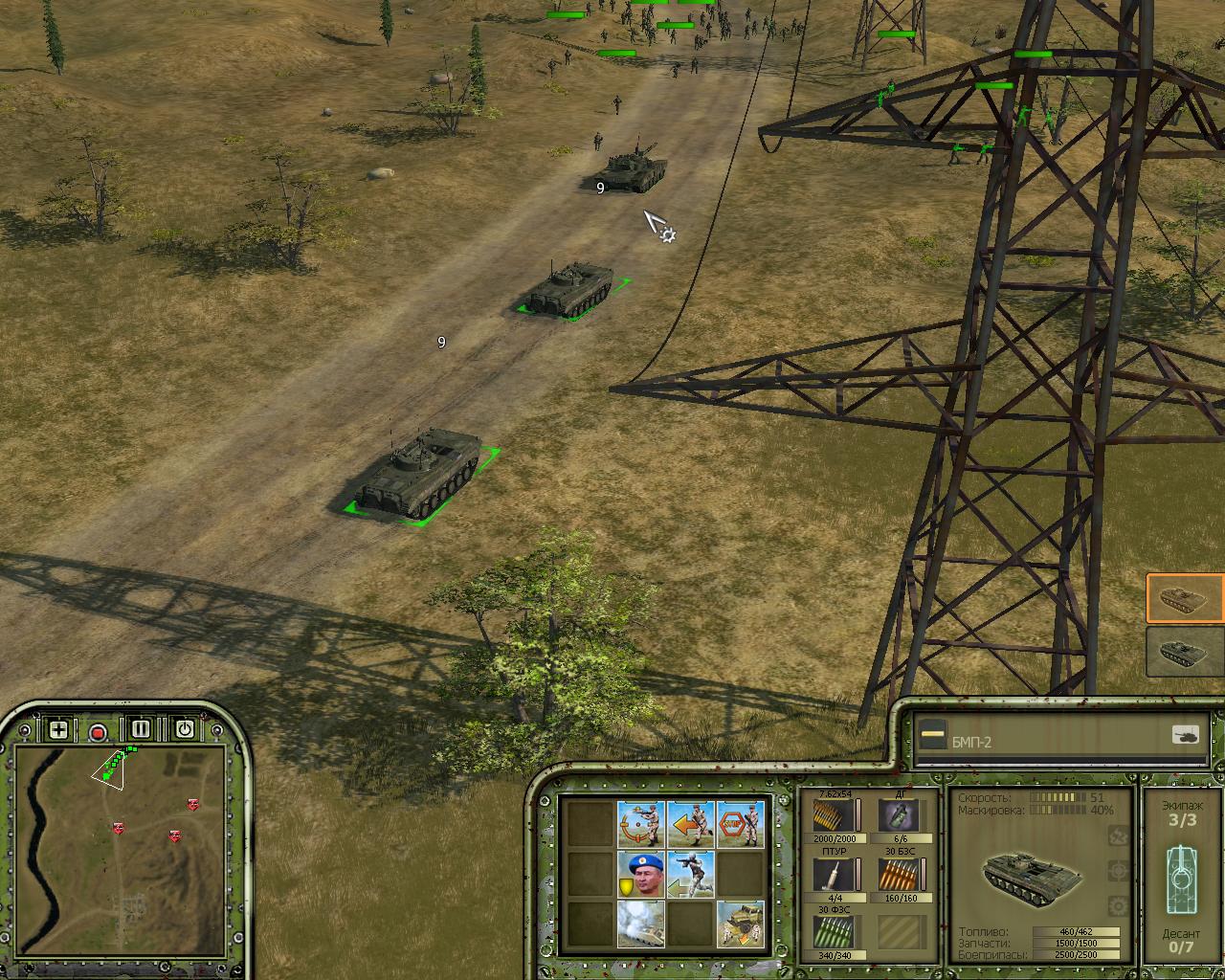Click the power button above the minimap

click(184, 729)
